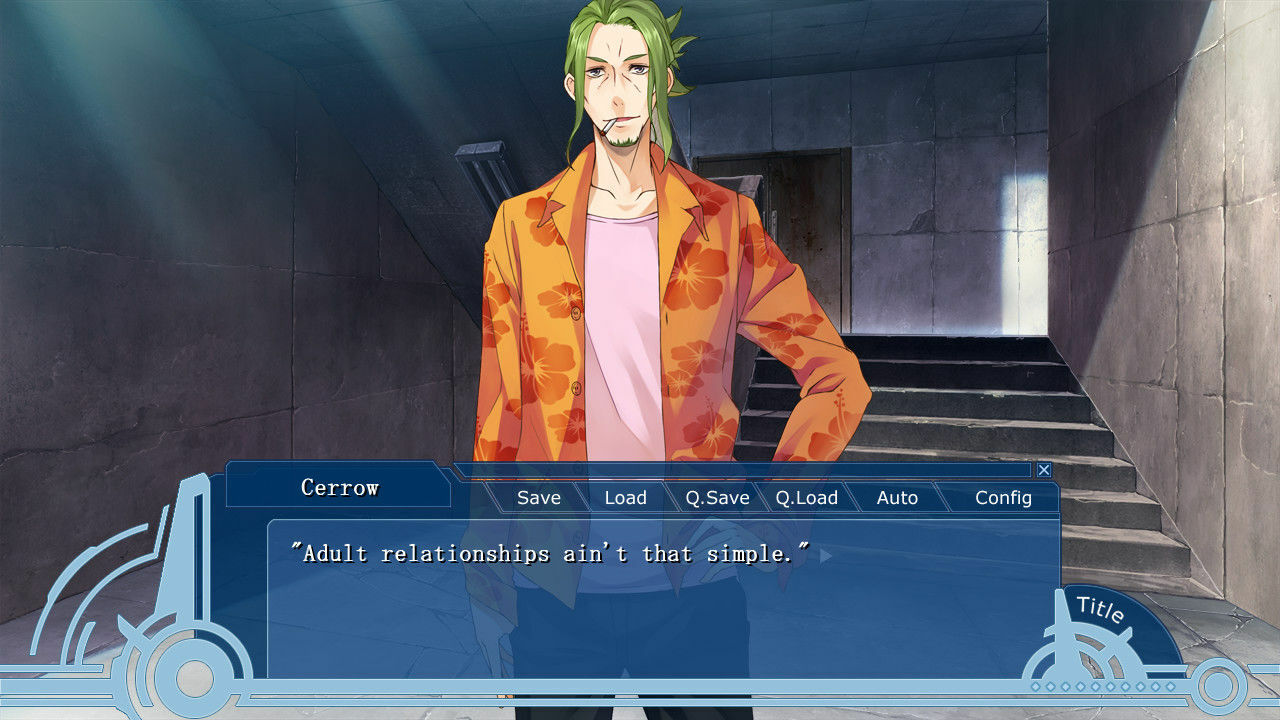Select the Save tab on the toolbar
Image resolution: width=1280 pixels, height=720 pixels.
pyautogui.click(x=539, y=497)
